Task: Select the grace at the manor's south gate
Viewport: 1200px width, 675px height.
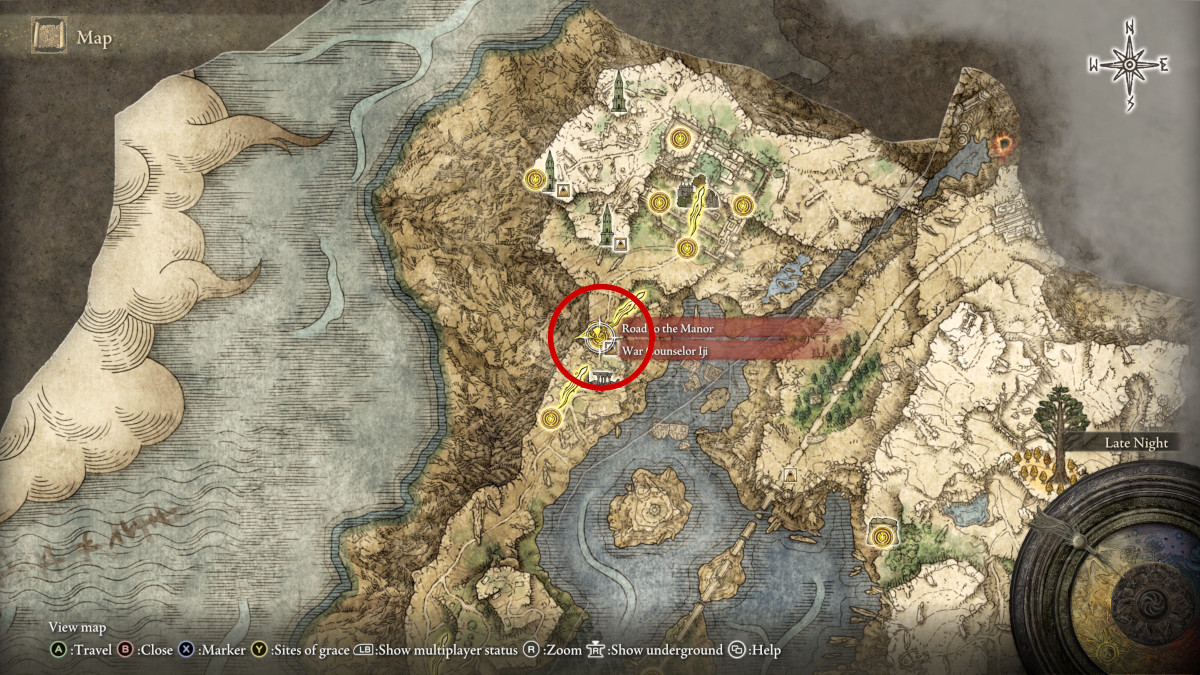Action: pyautogui.click(x=686, y=247)
